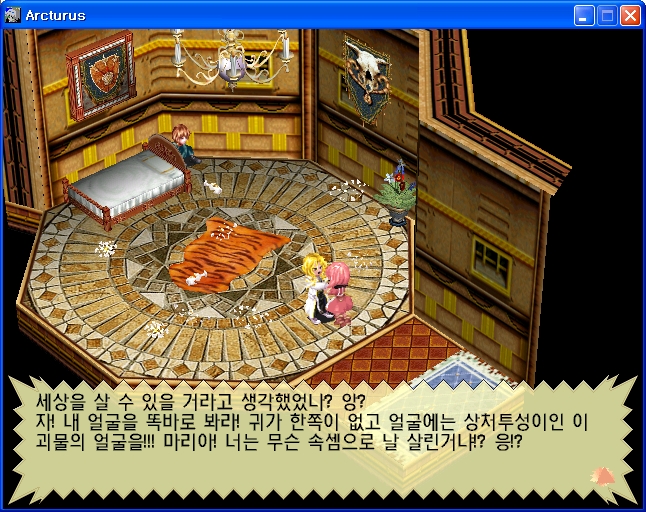Maximize the Arcturus window
The image size is (646, 512).
[x=607, y=16]
